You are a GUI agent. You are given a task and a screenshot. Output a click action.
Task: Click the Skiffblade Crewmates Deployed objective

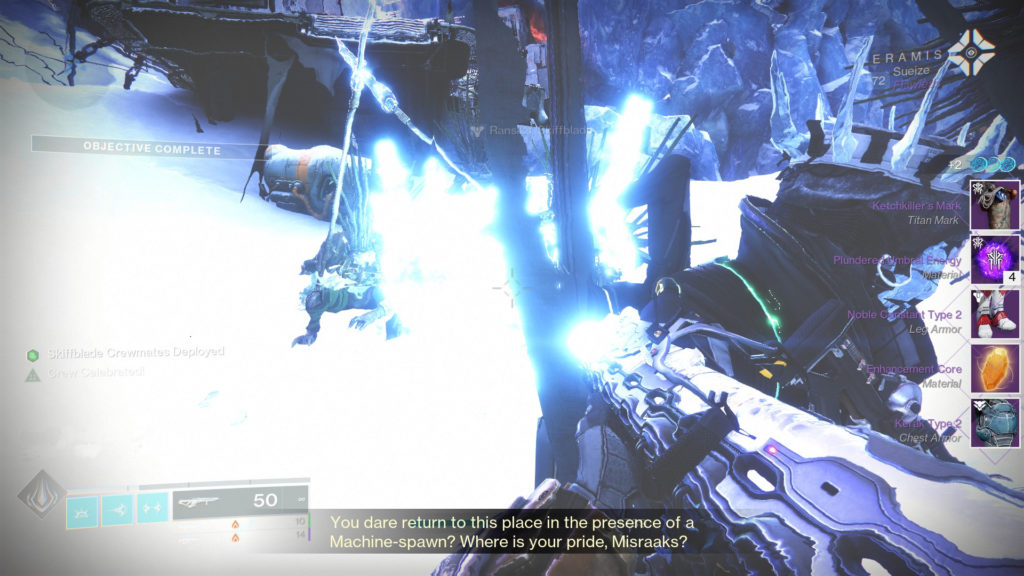pyautogui.click(x=125, y=352)
